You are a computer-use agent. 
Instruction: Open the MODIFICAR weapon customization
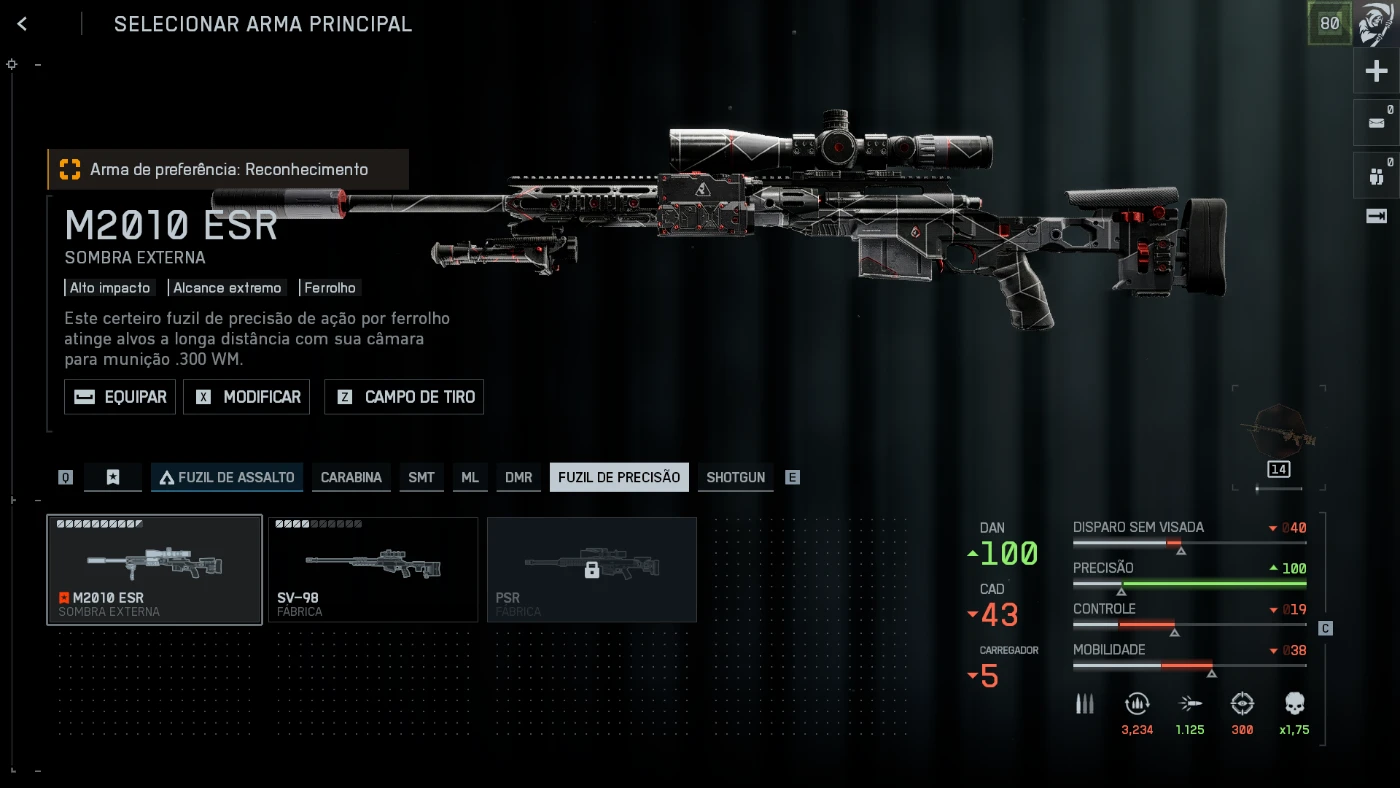coord(247,397)
